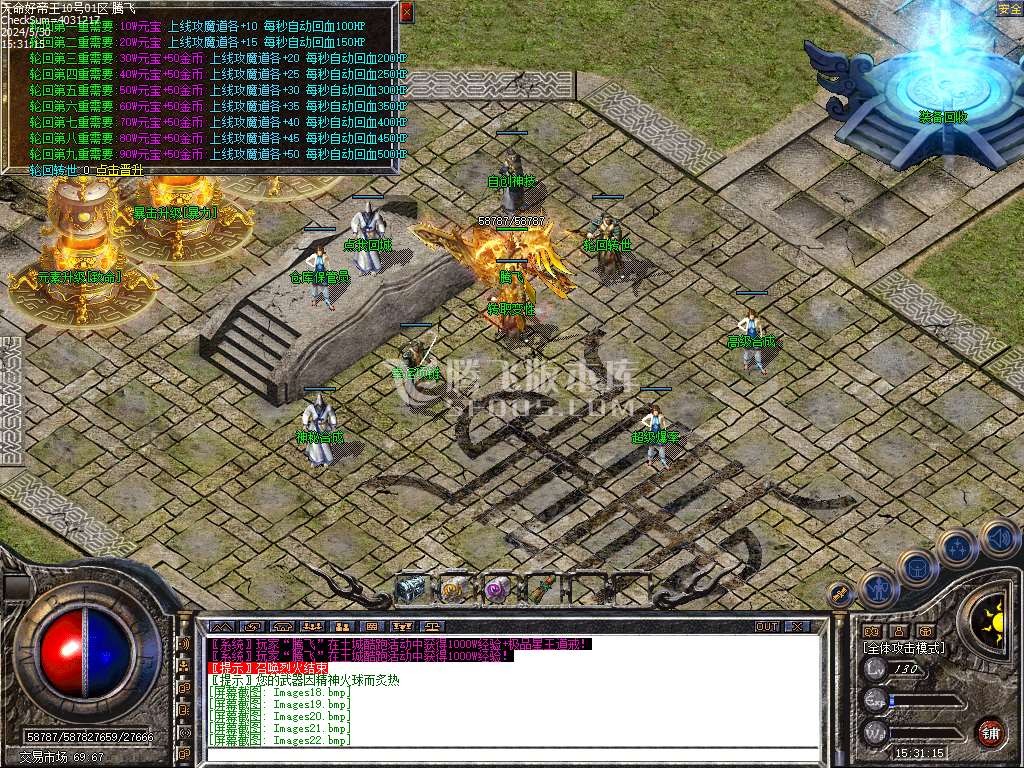
Task: Click the yellow 点击晋升 promotion link
Action: click(x=118, y=170)
